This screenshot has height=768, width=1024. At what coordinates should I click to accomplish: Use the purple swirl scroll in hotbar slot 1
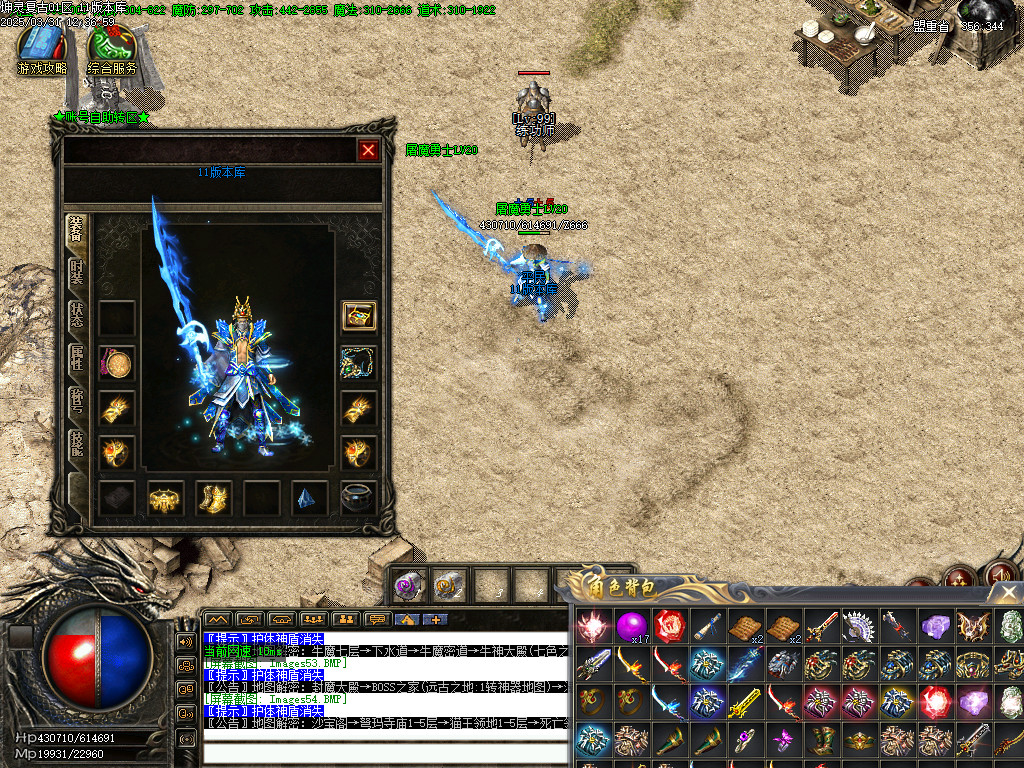[407, 586]
